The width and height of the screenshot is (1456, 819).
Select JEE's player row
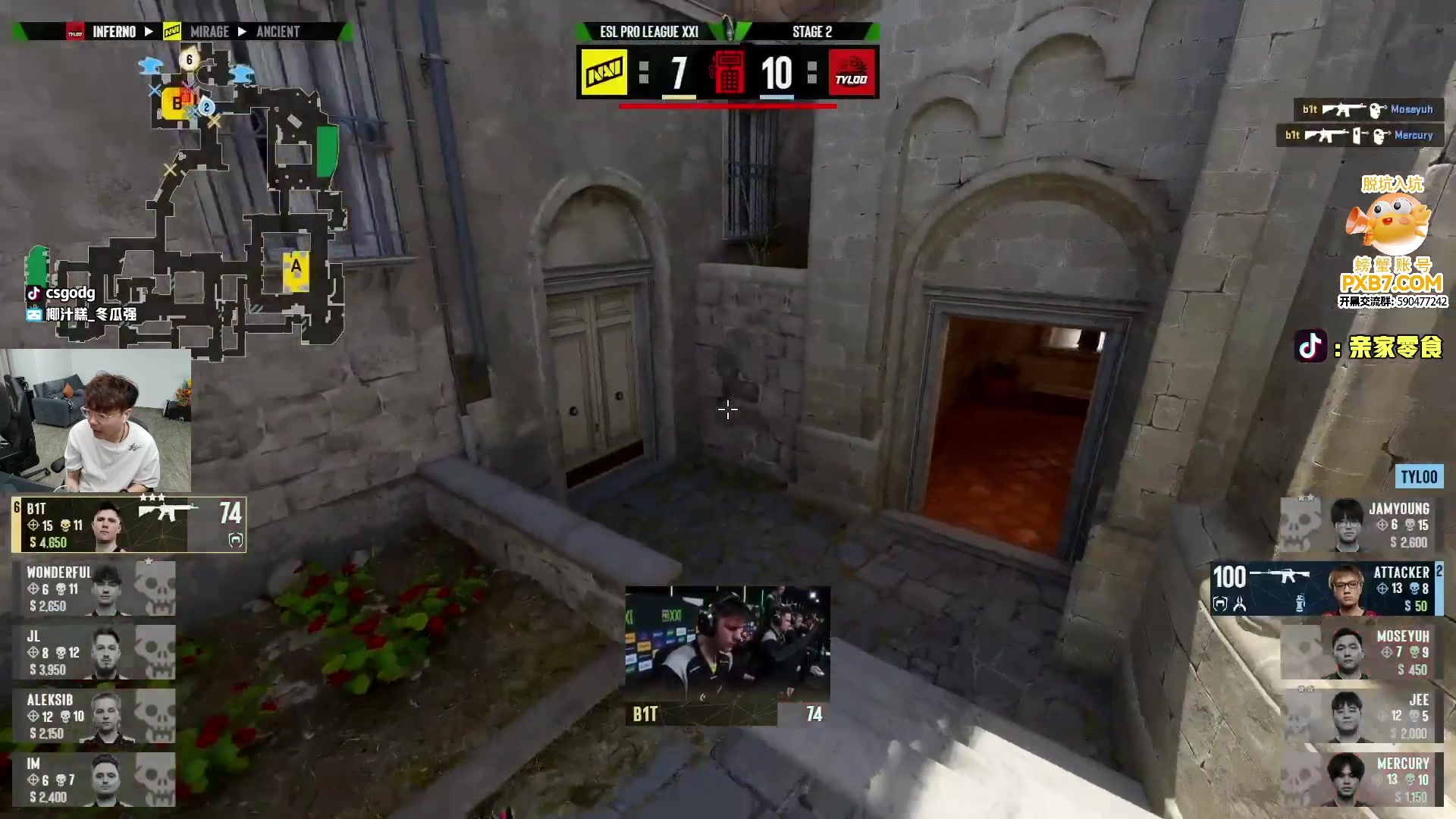click(x=1361, y=716)
